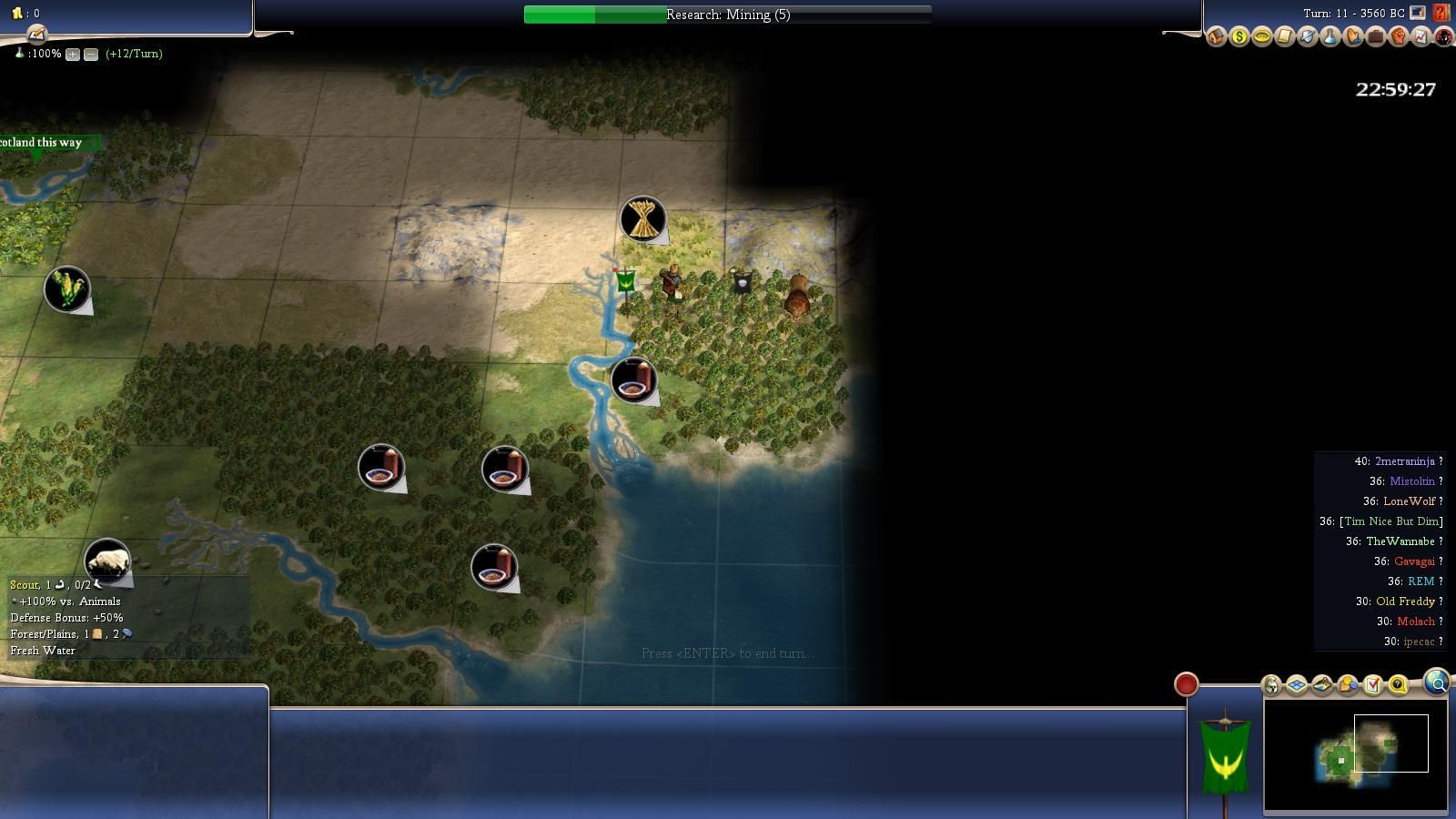Open the Technology Advisor flask icon
This screenshot has width=1456, height=819.
click(x=1330, y=37)
